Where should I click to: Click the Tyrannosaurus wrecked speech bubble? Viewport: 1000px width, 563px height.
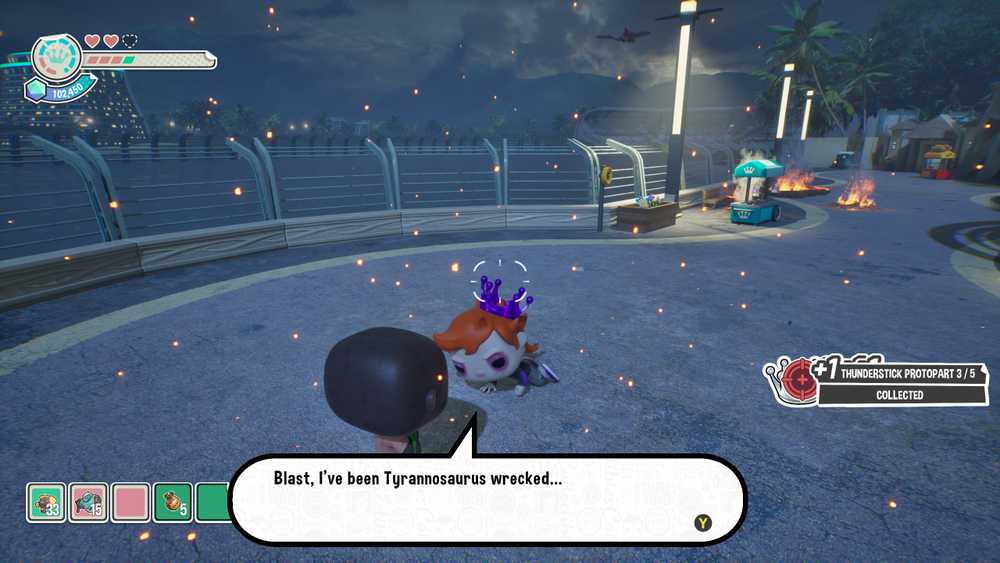click(487, 497)
